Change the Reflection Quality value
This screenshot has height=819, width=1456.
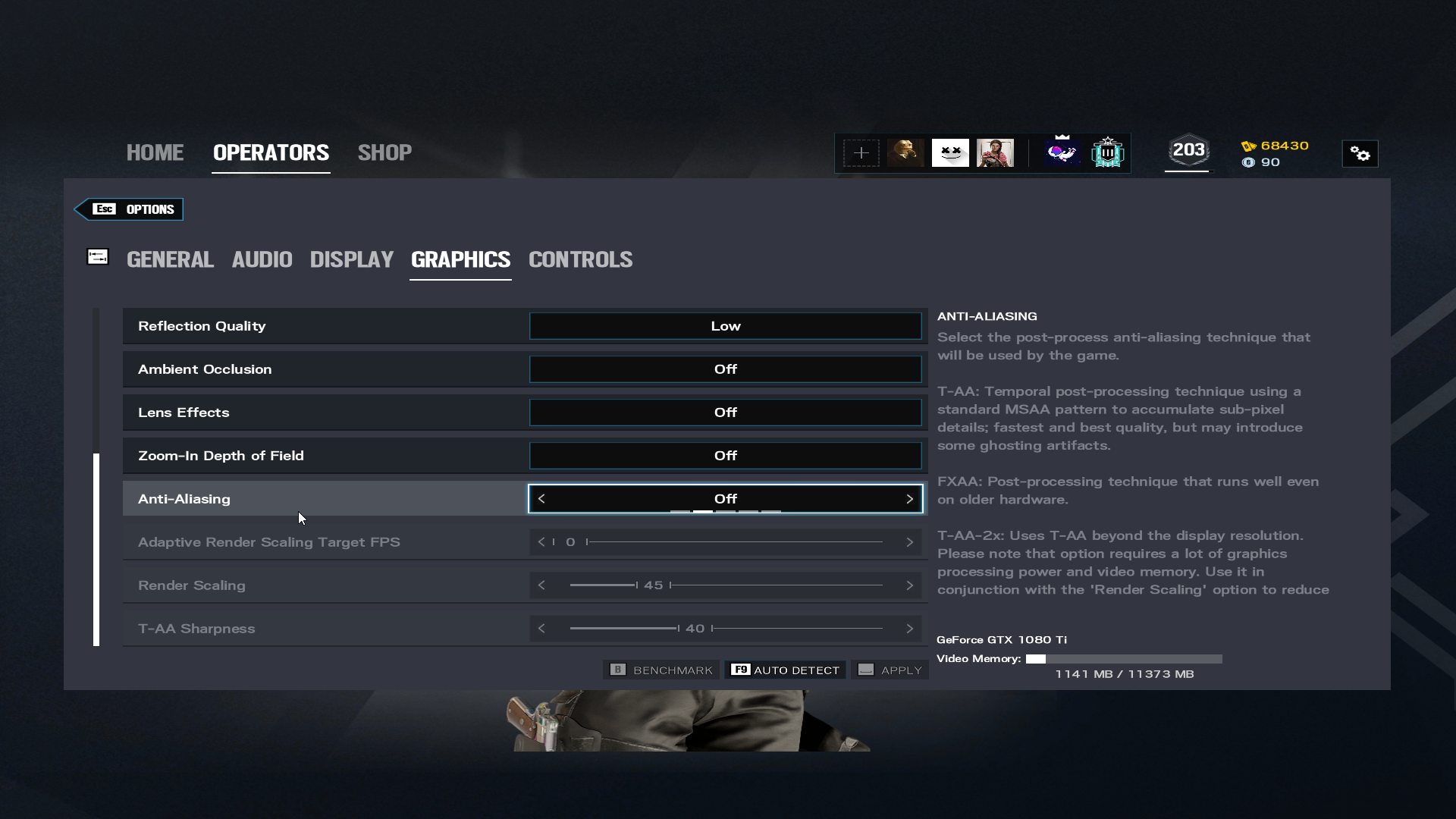point(725,326)
